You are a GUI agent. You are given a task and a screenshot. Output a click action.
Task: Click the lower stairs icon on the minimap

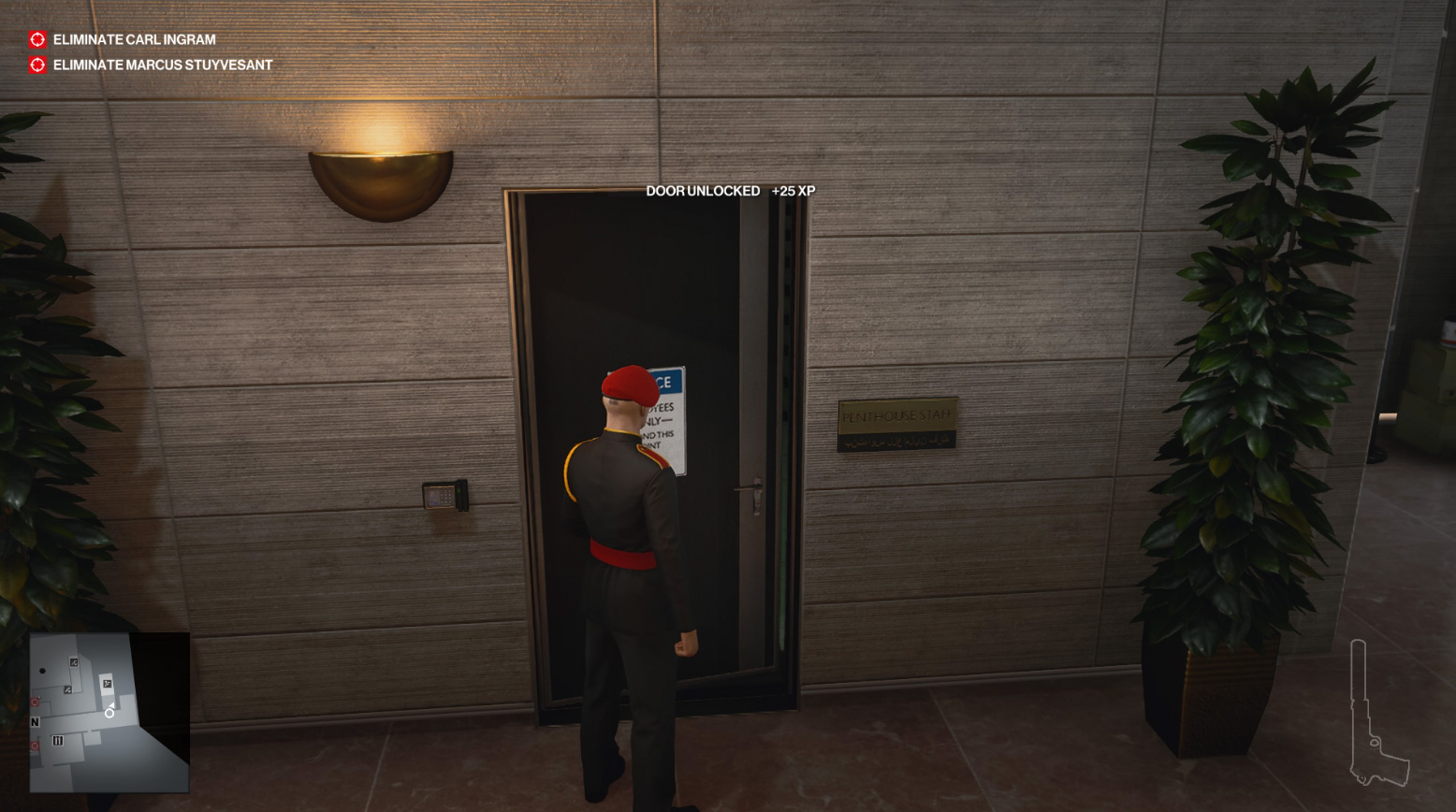point(67,690)
